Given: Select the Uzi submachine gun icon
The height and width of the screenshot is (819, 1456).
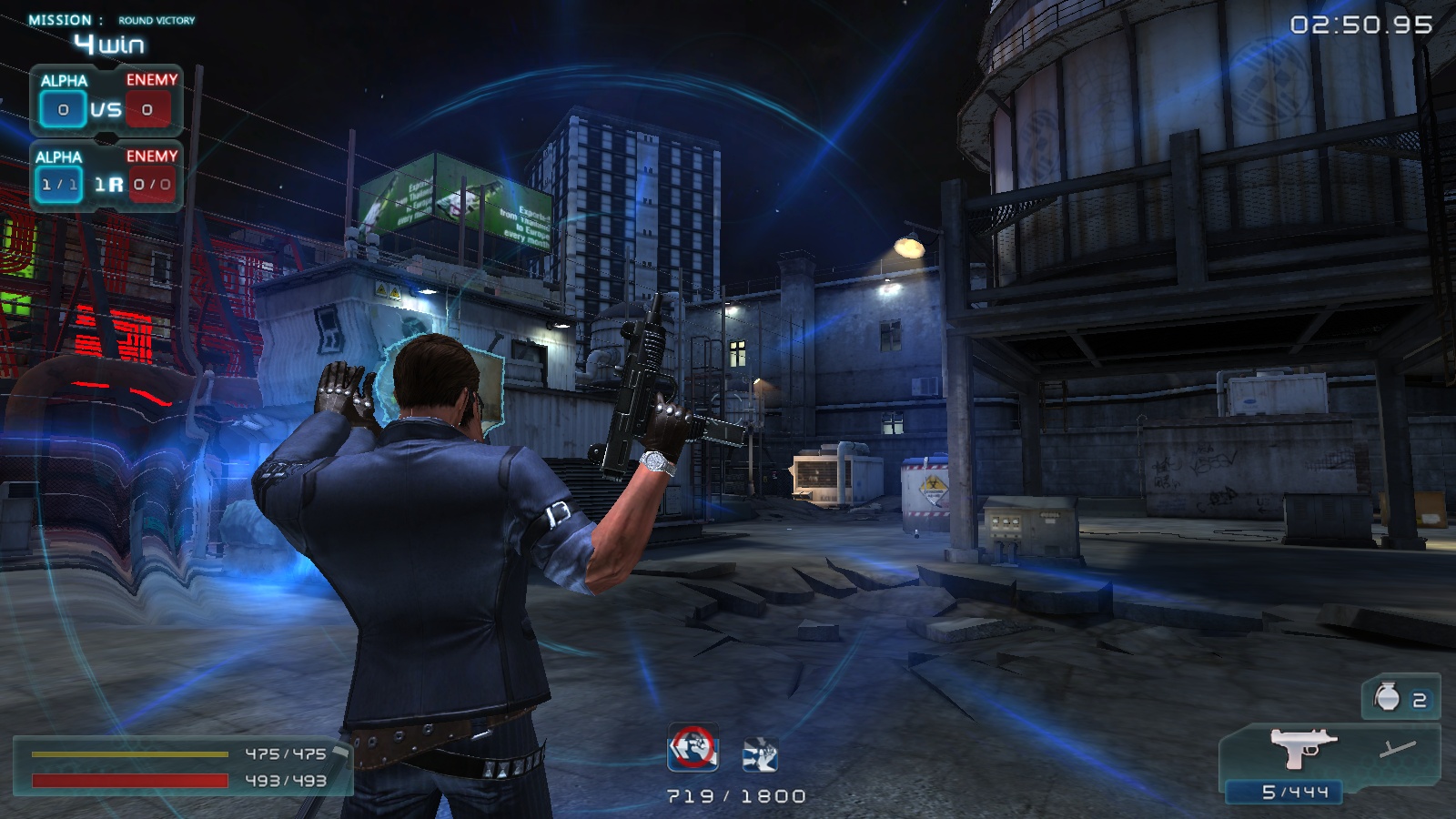Looking at the screenshot, I should tap(1301, 748).
